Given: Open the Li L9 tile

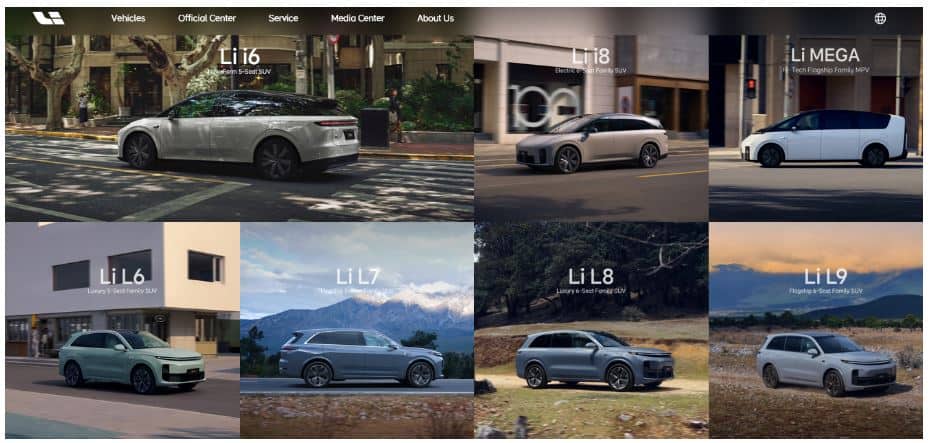Looking at the screenshot, I should click(x=815, y=330).
